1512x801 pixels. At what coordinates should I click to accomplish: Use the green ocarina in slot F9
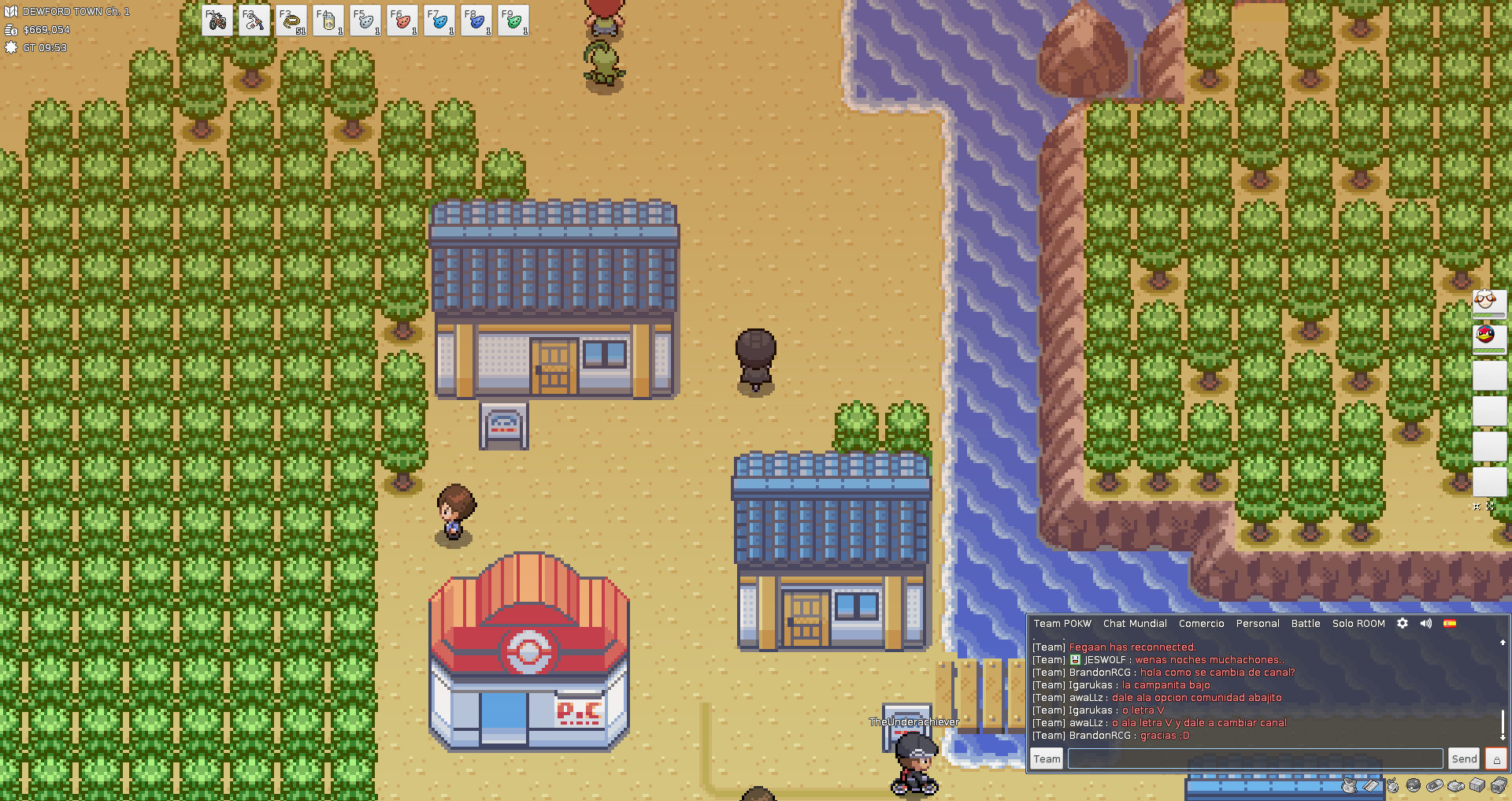tap(513, 21)
